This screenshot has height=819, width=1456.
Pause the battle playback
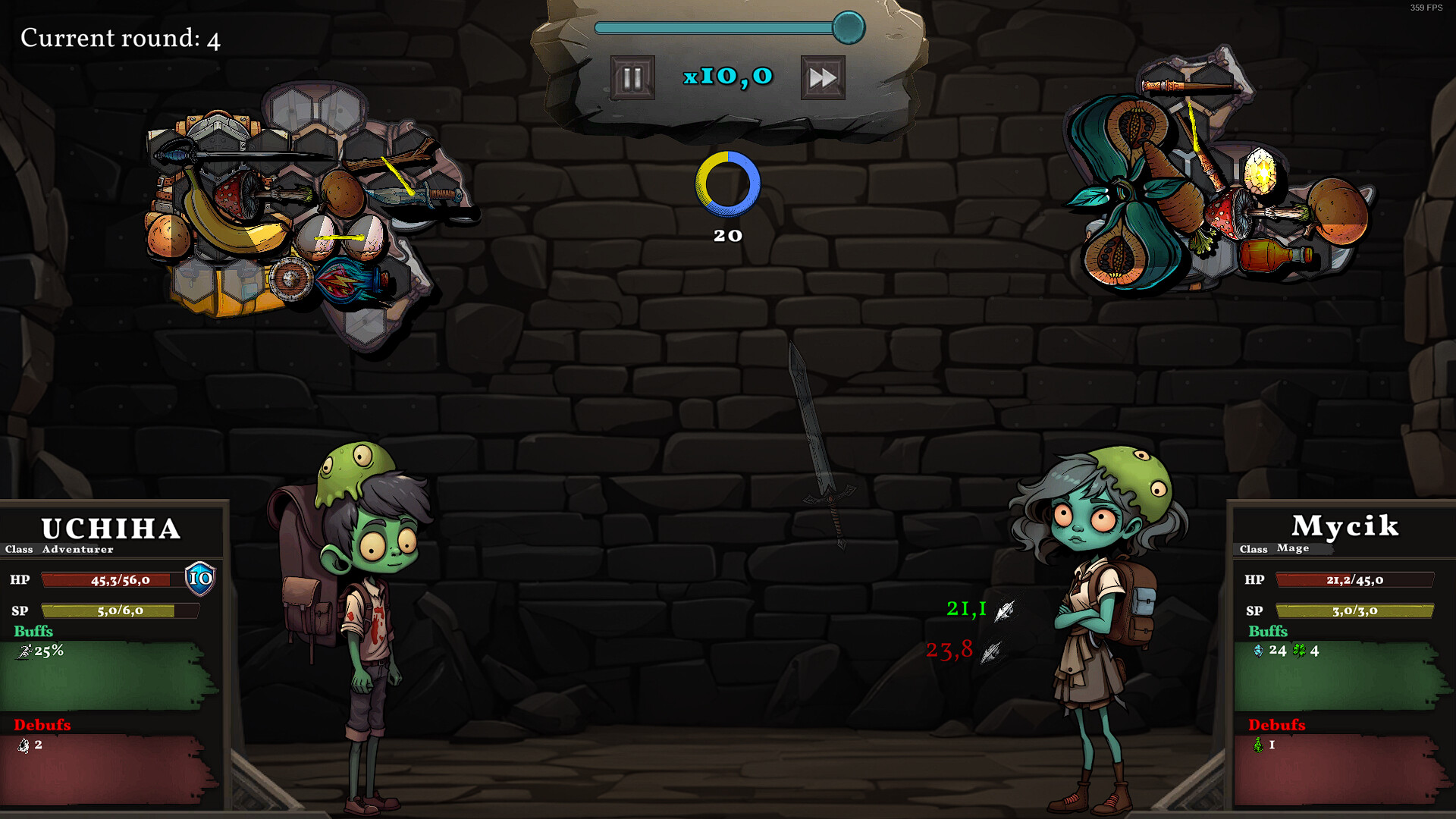tap(632, 77)
